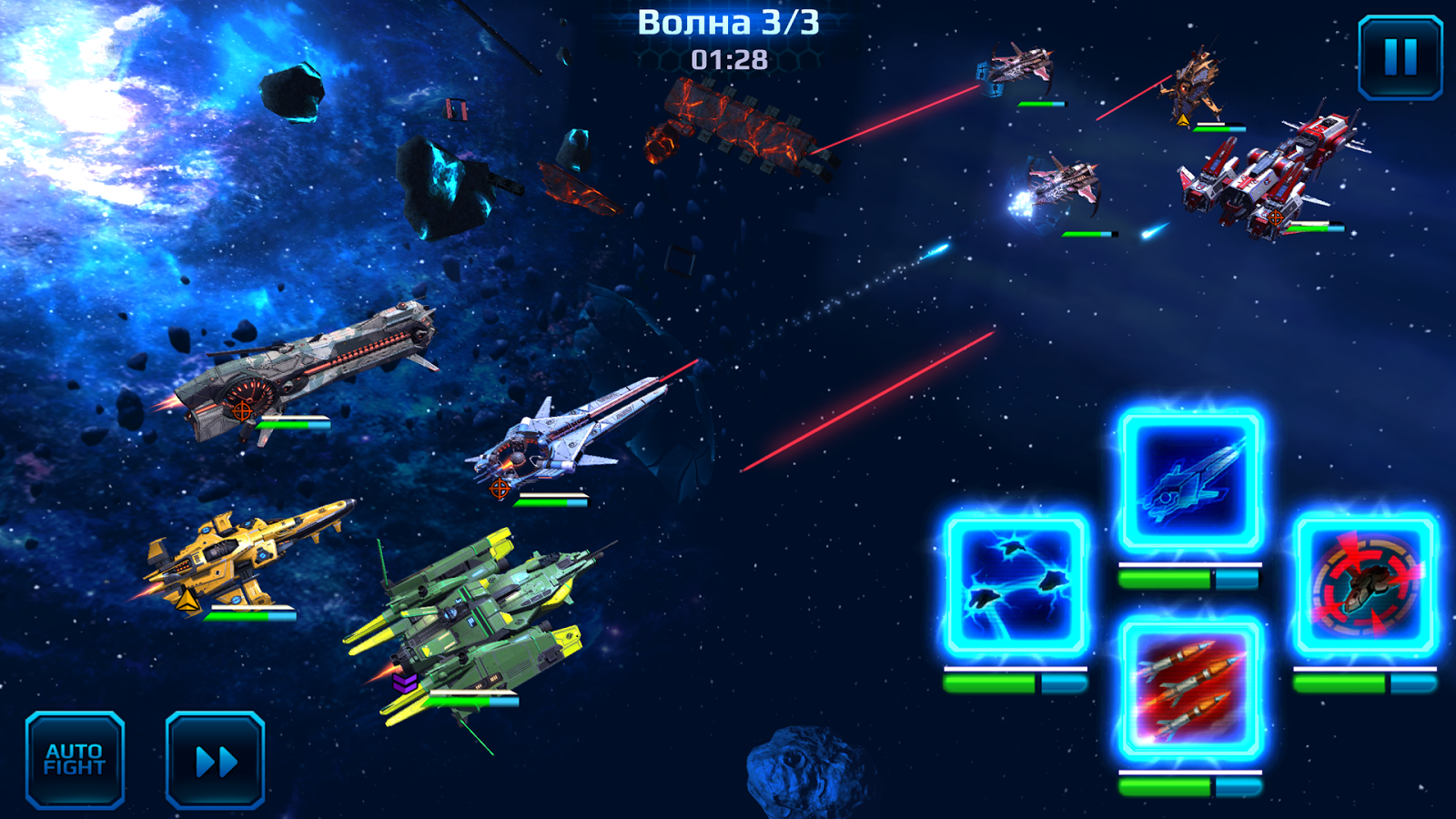This screenshot has width=1456, height=819.
Task: Toggle the Auto Fight button
Action: tap(75, 760)
